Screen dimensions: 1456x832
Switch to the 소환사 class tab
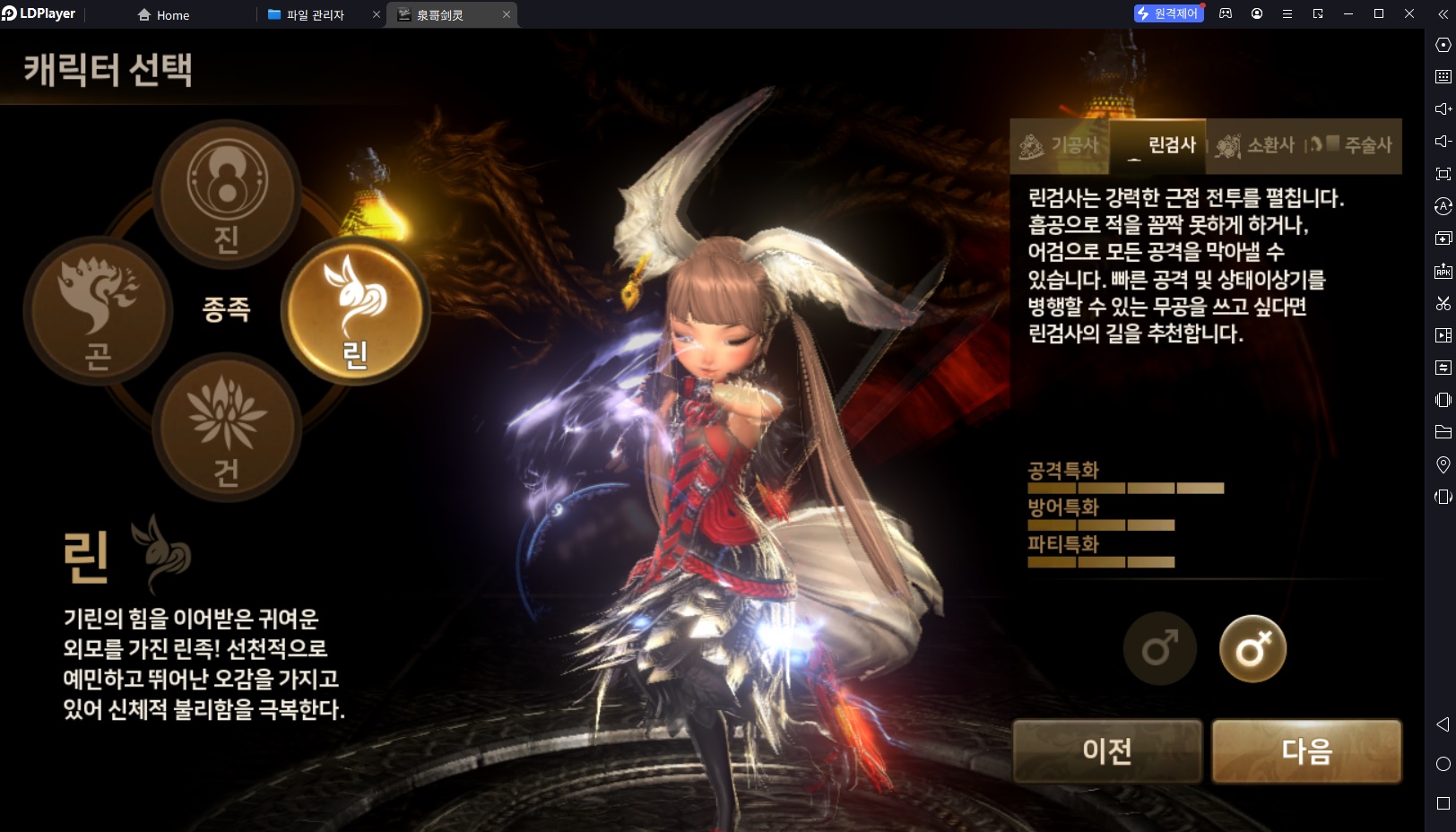(x=1256, y=145)
